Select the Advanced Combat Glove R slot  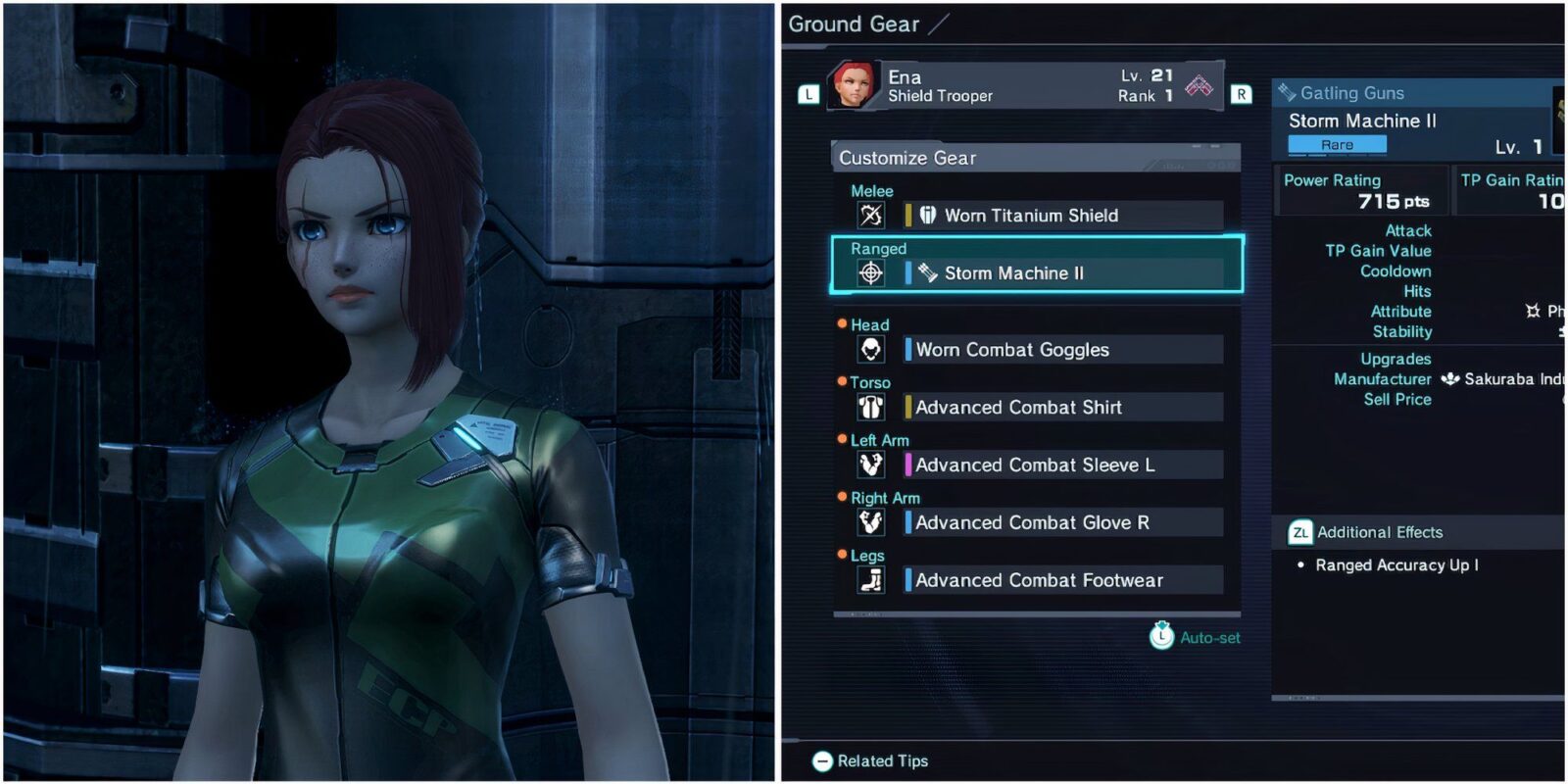pos(1063,523)
